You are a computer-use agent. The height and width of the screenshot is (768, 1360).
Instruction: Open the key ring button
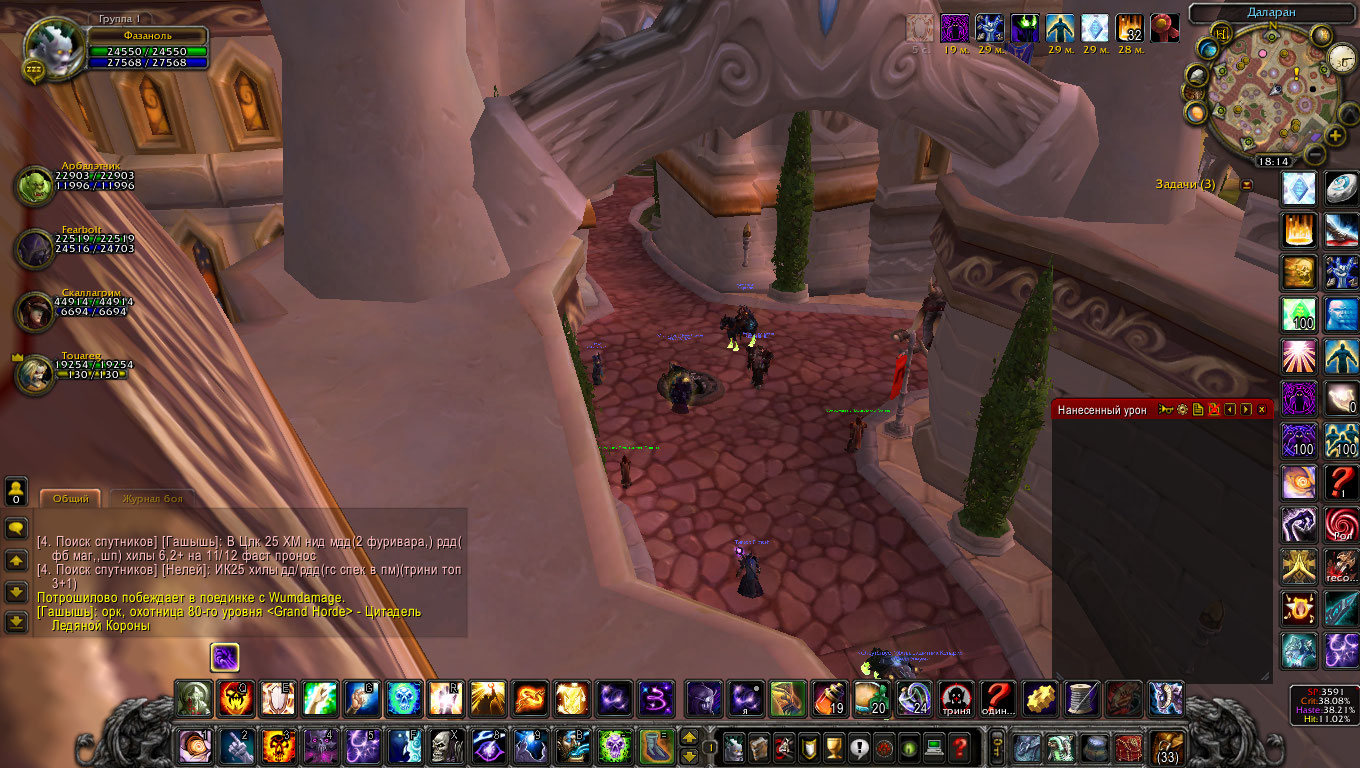tap(997, 746)
